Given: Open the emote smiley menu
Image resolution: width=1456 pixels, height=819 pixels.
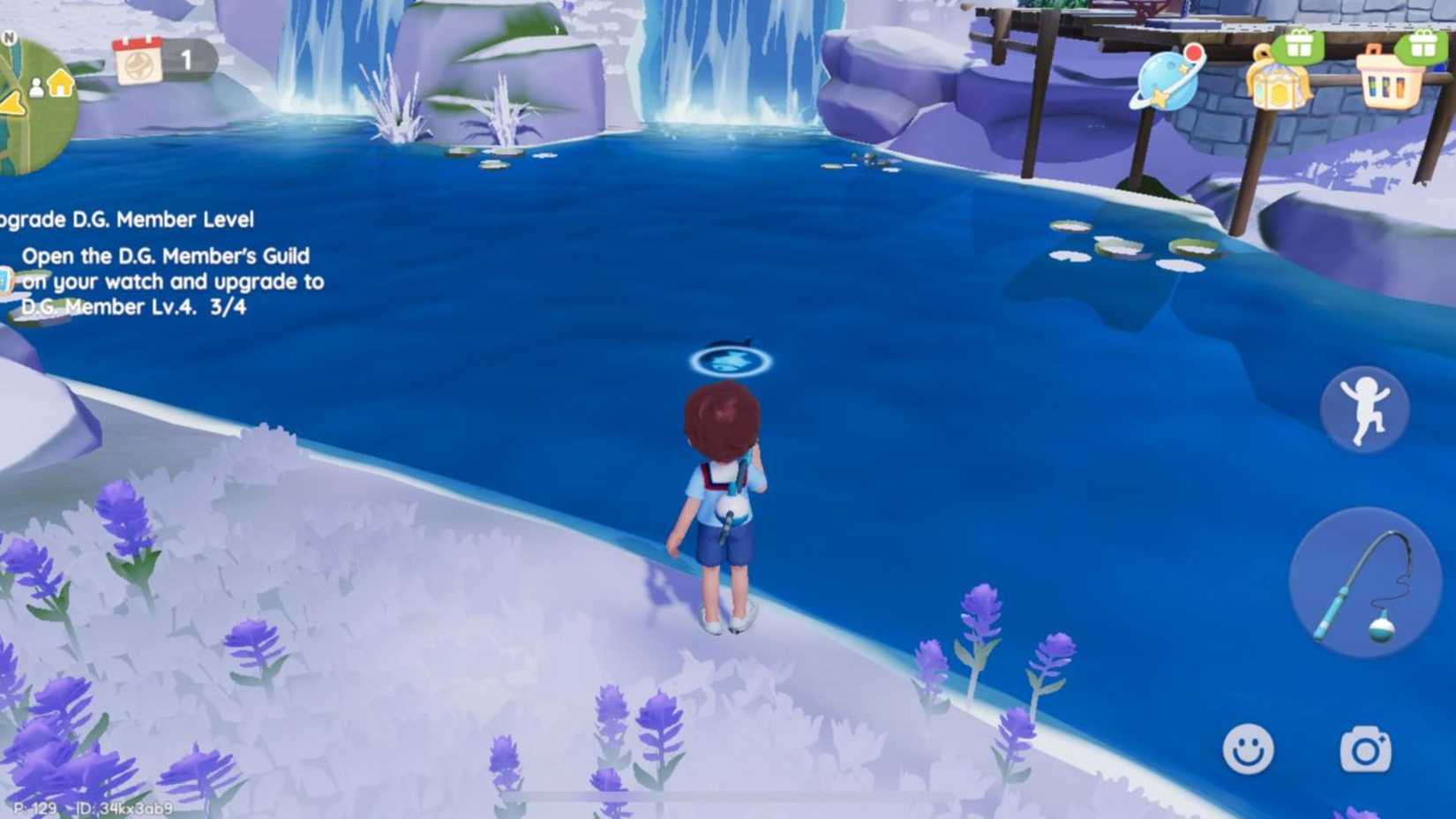Looking at the screenshot, I should [1250, 748].
